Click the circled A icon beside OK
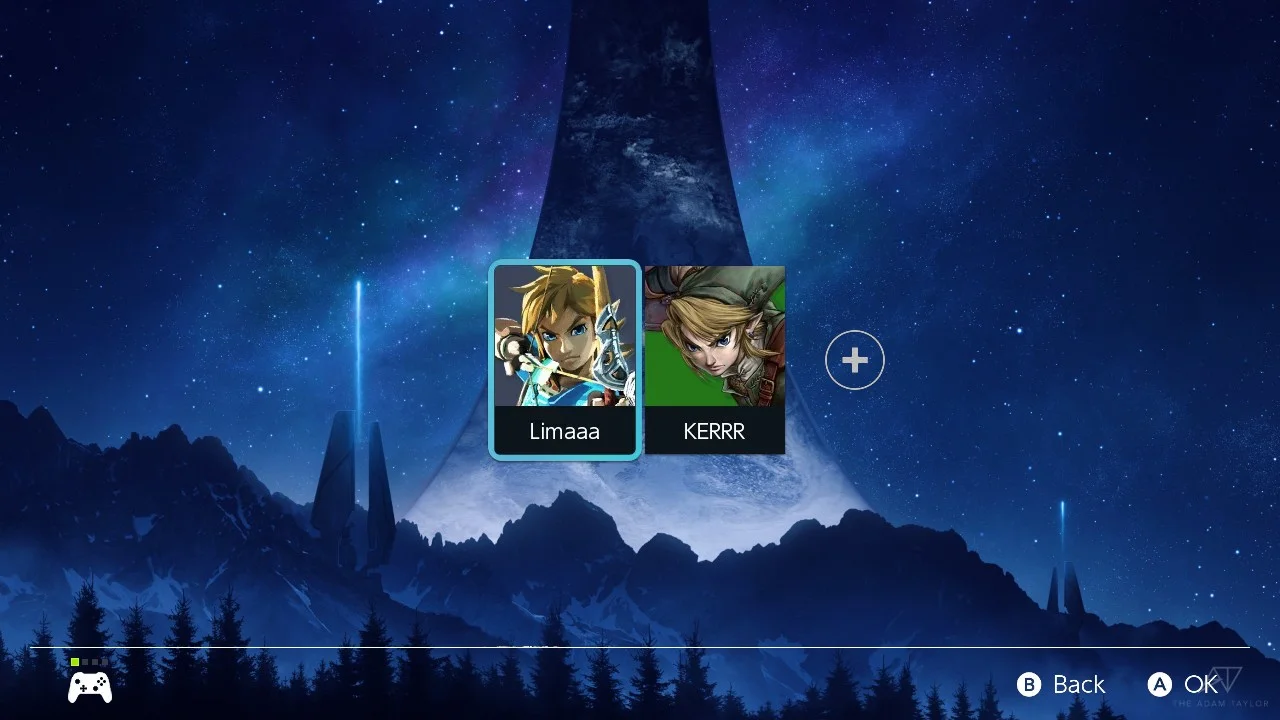The height and width of the screenshot is (720, 1280). click(x=1160, y=685)
